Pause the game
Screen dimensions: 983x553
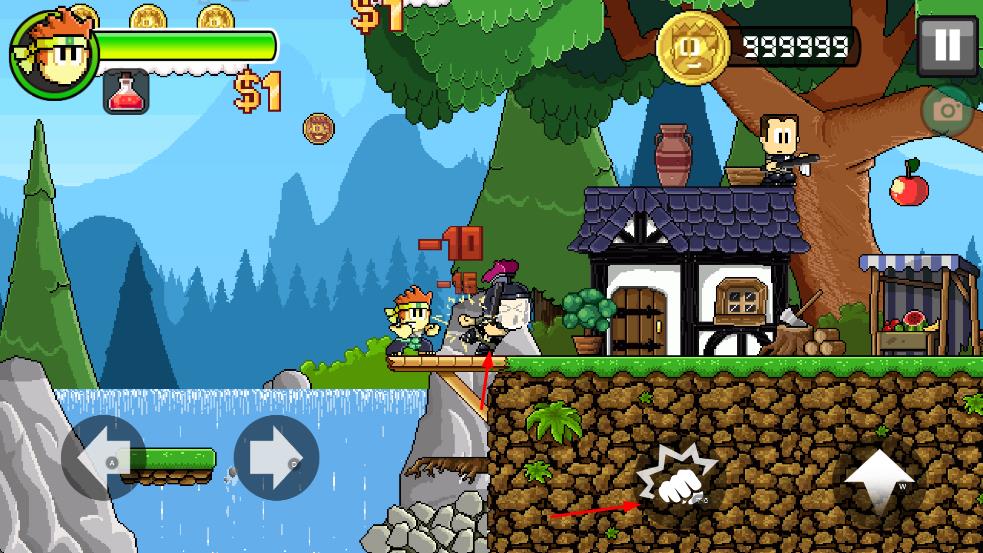coord(946,46)
